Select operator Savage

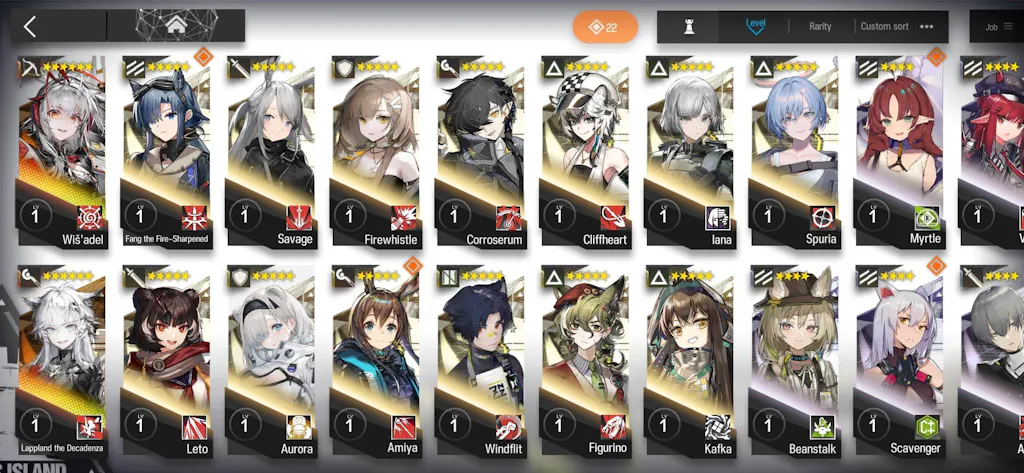pyautogui.click(x=270, y=150)
